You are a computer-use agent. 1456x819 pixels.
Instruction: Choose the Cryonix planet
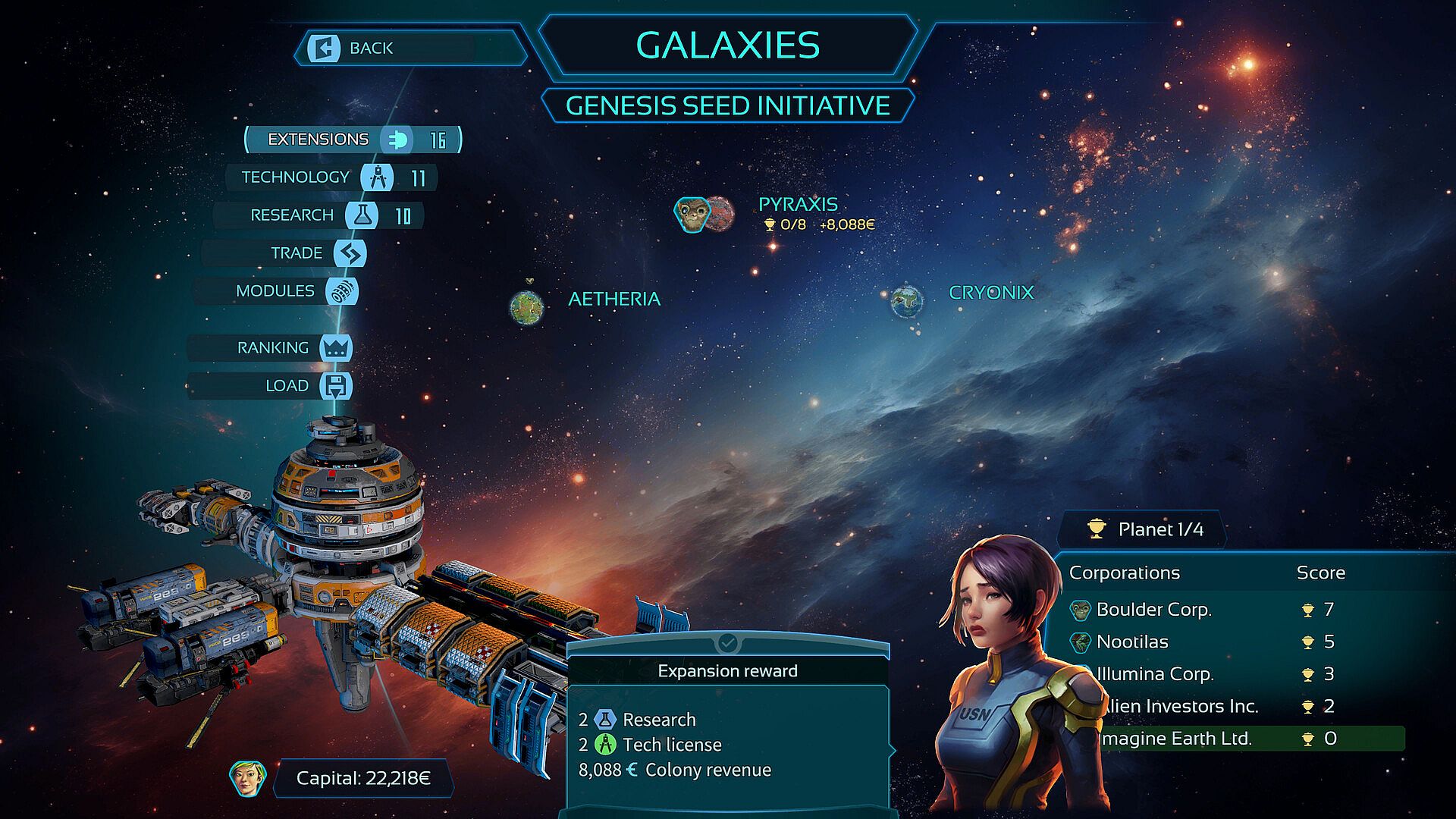point(907,301)
